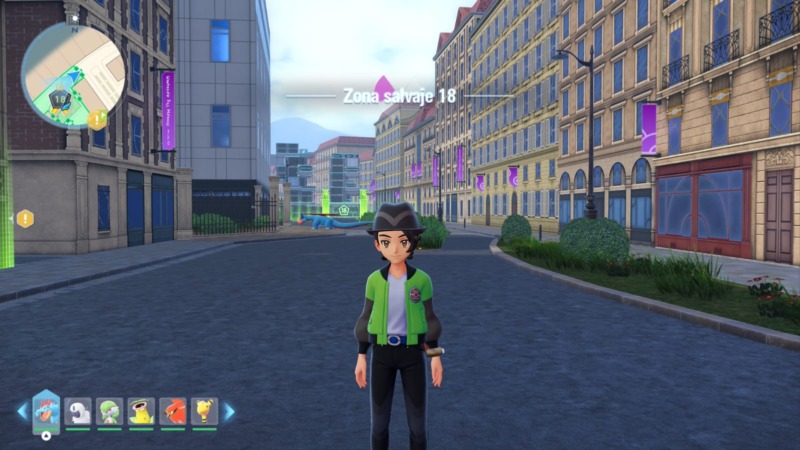Click the right arrow of the party bar
The width and height of the screenshot is (800, 450).
tap(229, 411)
